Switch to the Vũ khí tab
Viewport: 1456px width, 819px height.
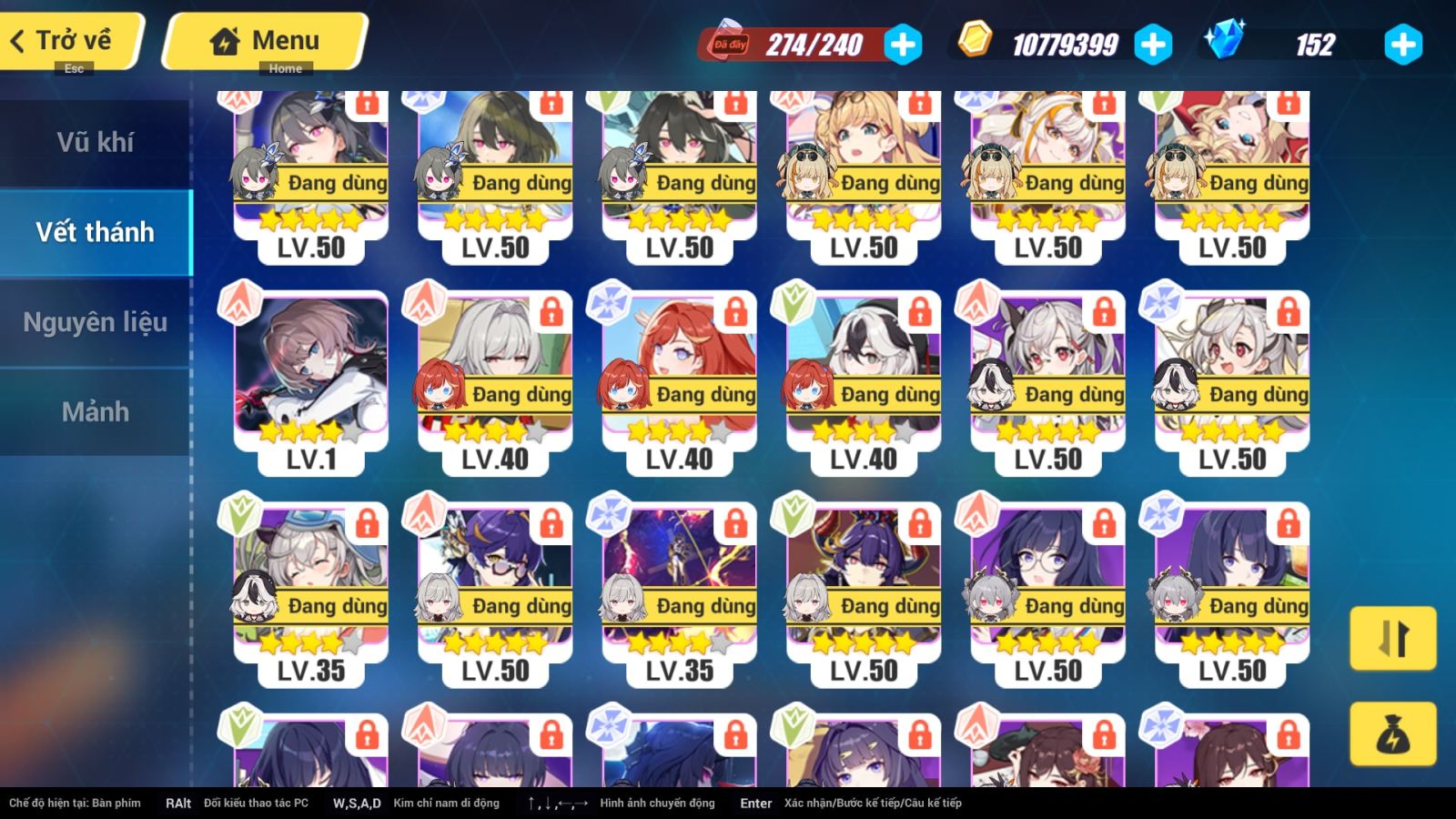click(x=96, y=142)
